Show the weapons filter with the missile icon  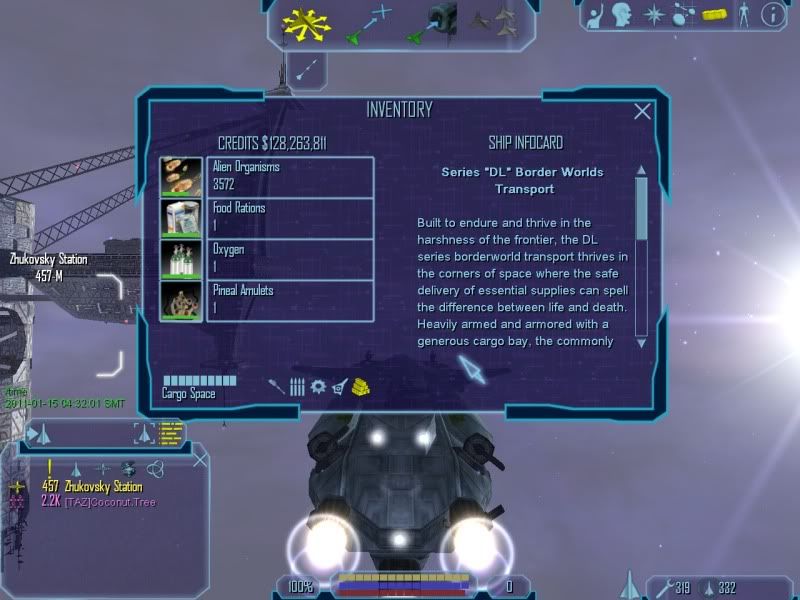click(276, 386)
